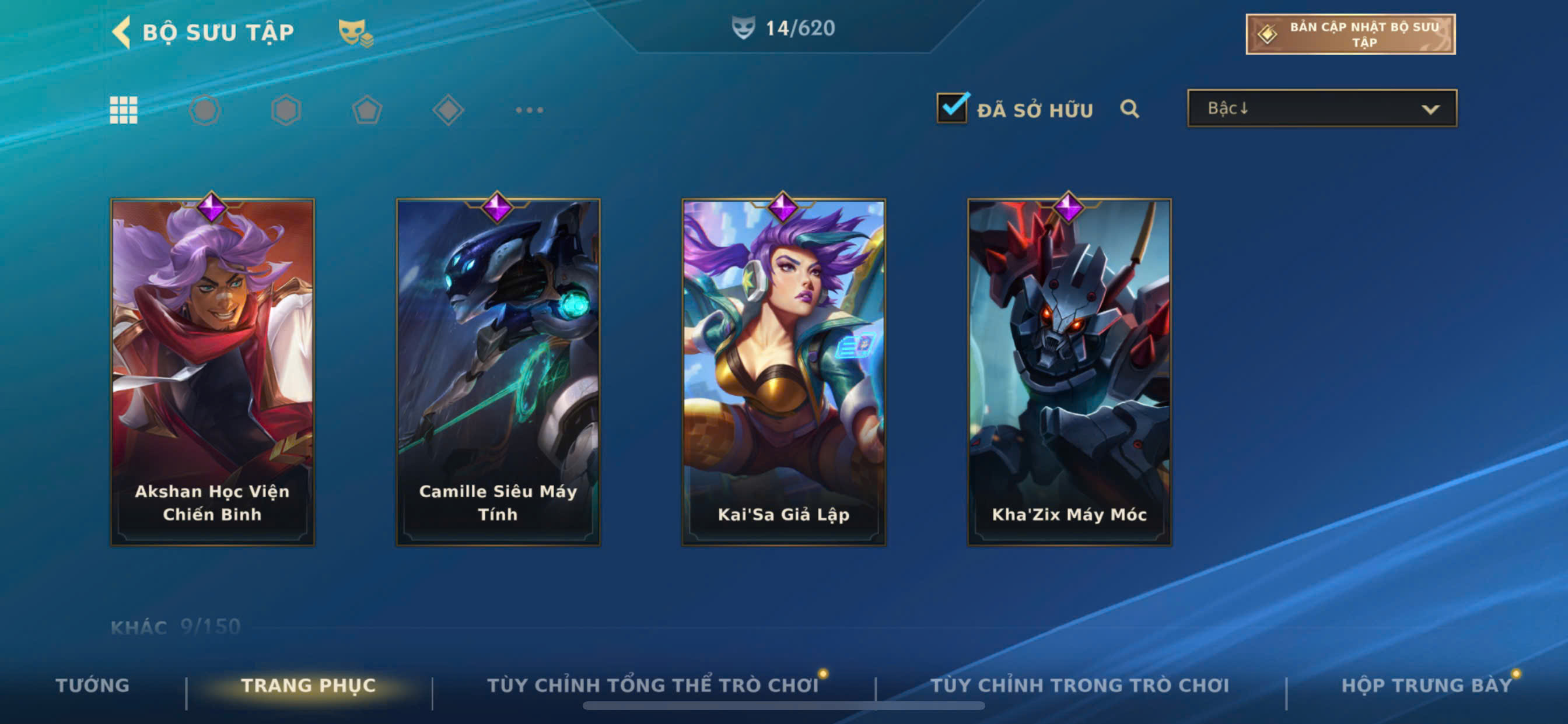Viewport: 1568px width, 724px height.
Task: Go back from Bộ Sưu Tập
Action: click(123, 32)
